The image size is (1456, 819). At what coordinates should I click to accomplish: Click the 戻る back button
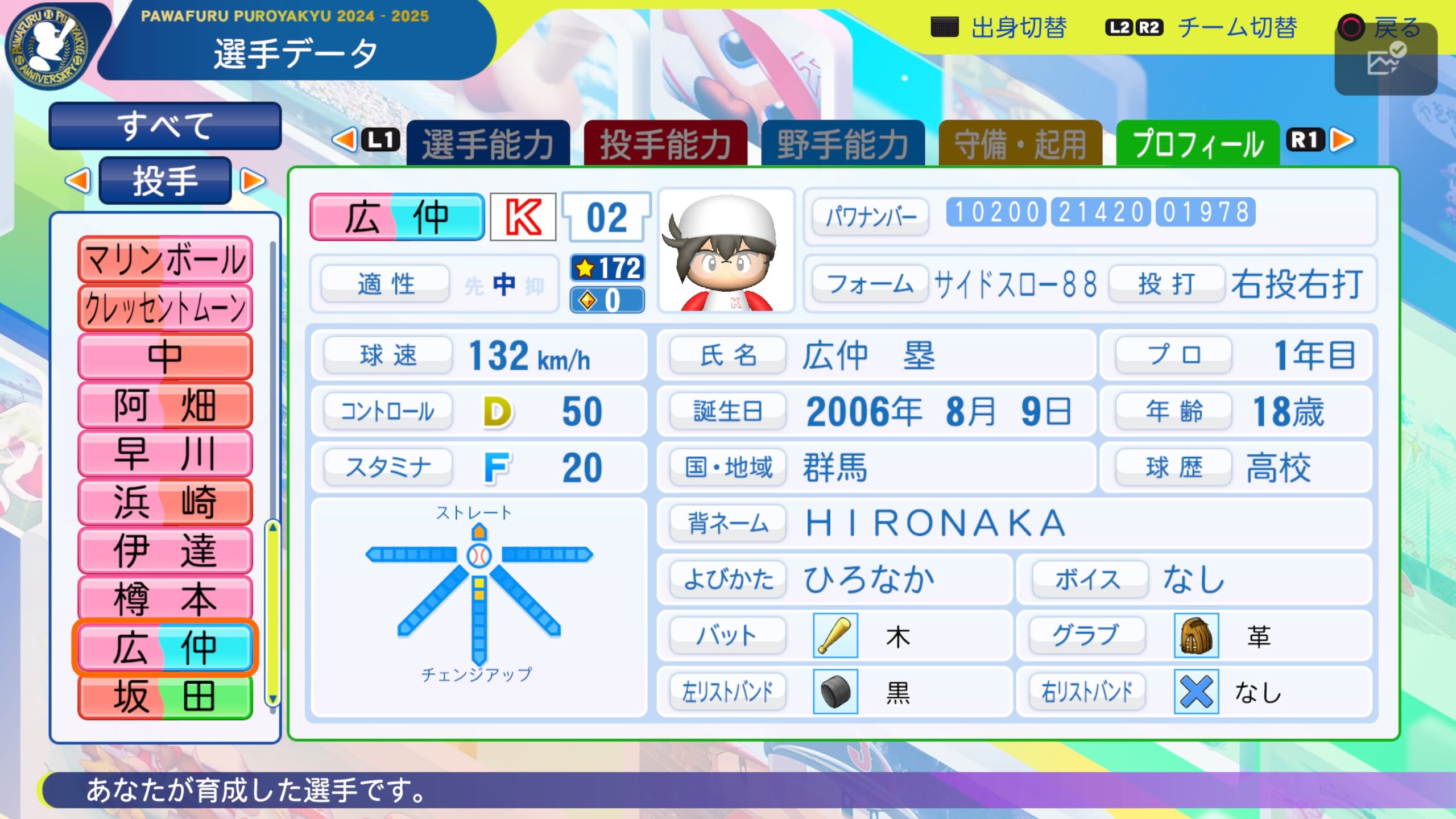coord(1381,27)
